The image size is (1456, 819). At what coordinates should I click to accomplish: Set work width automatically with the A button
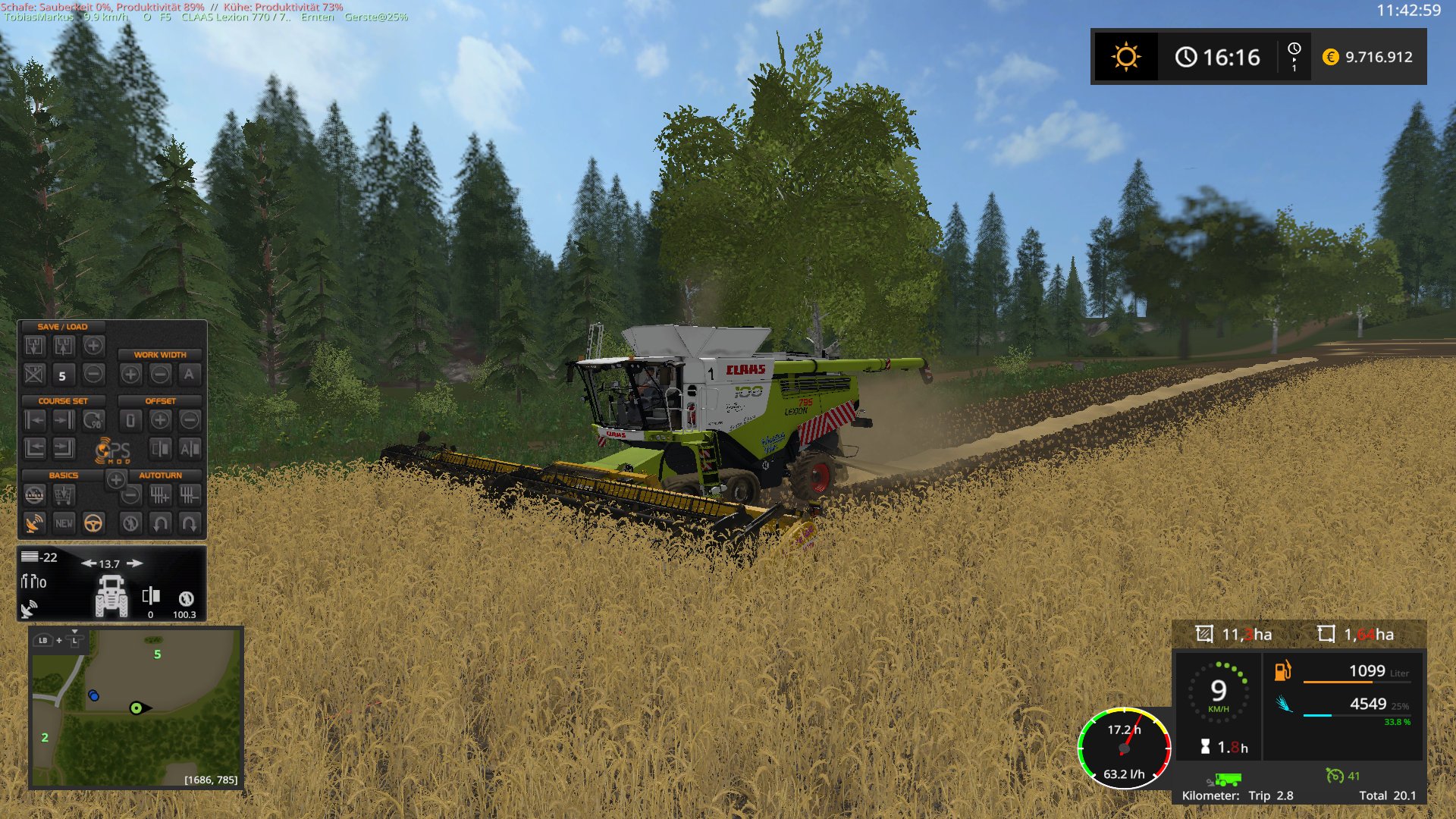pyautogui.click(x=189, y=374)
